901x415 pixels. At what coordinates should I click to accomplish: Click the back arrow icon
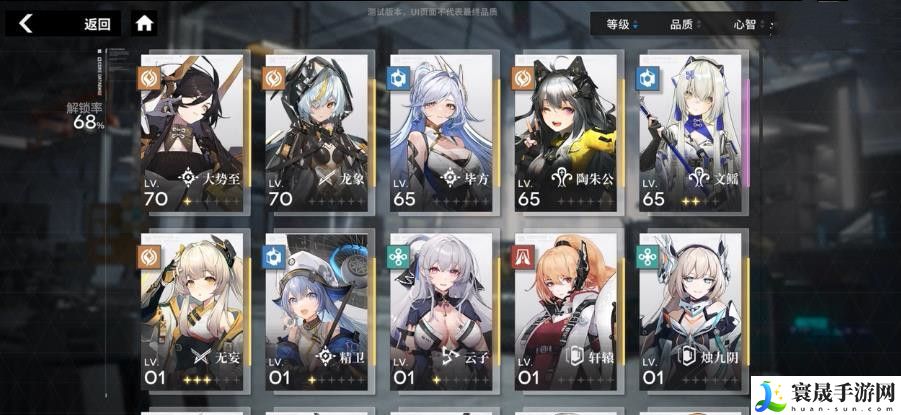(26, 23)
